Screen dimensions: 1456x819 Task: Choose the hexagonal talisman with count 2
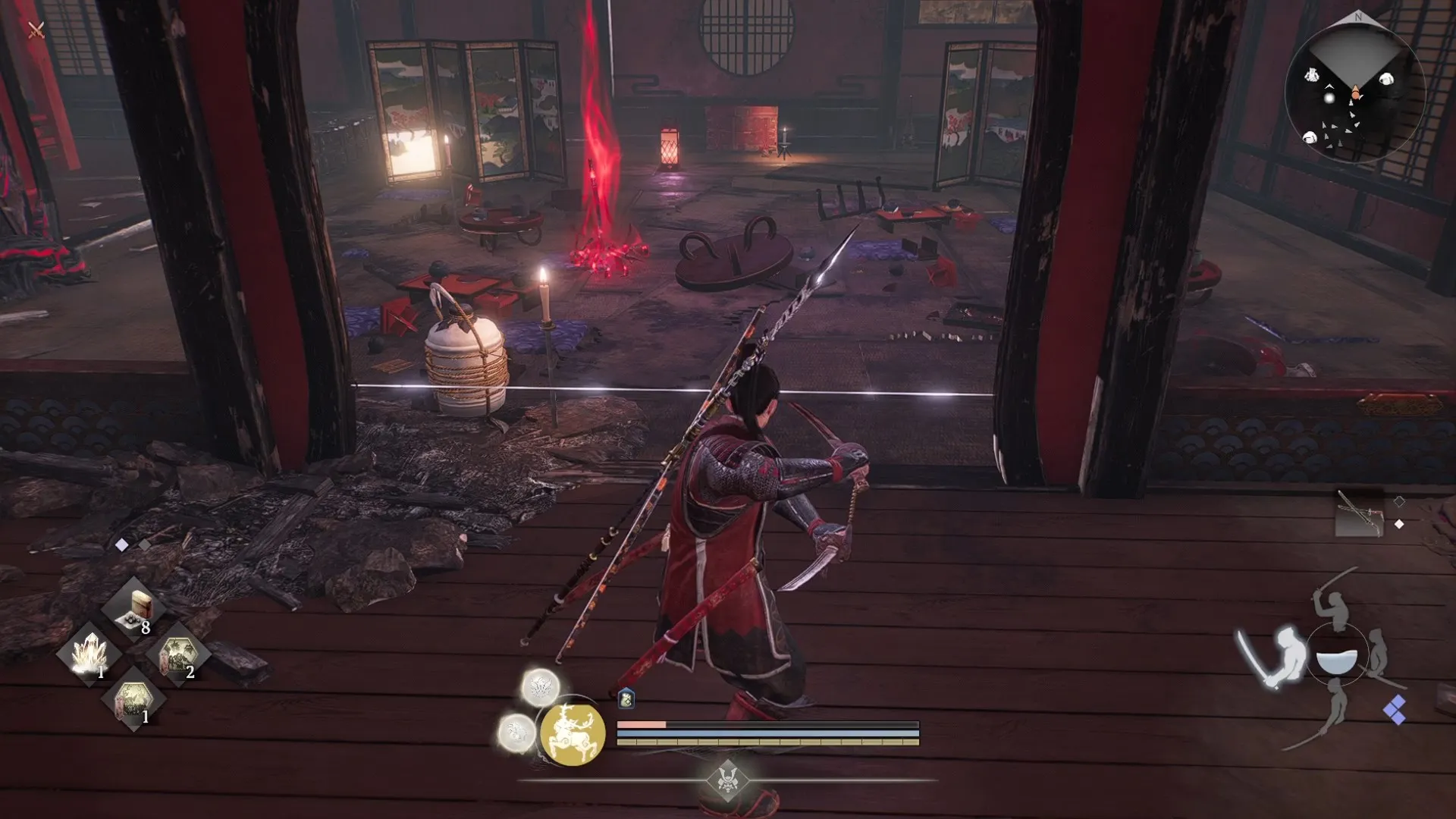tap(179, 654)
